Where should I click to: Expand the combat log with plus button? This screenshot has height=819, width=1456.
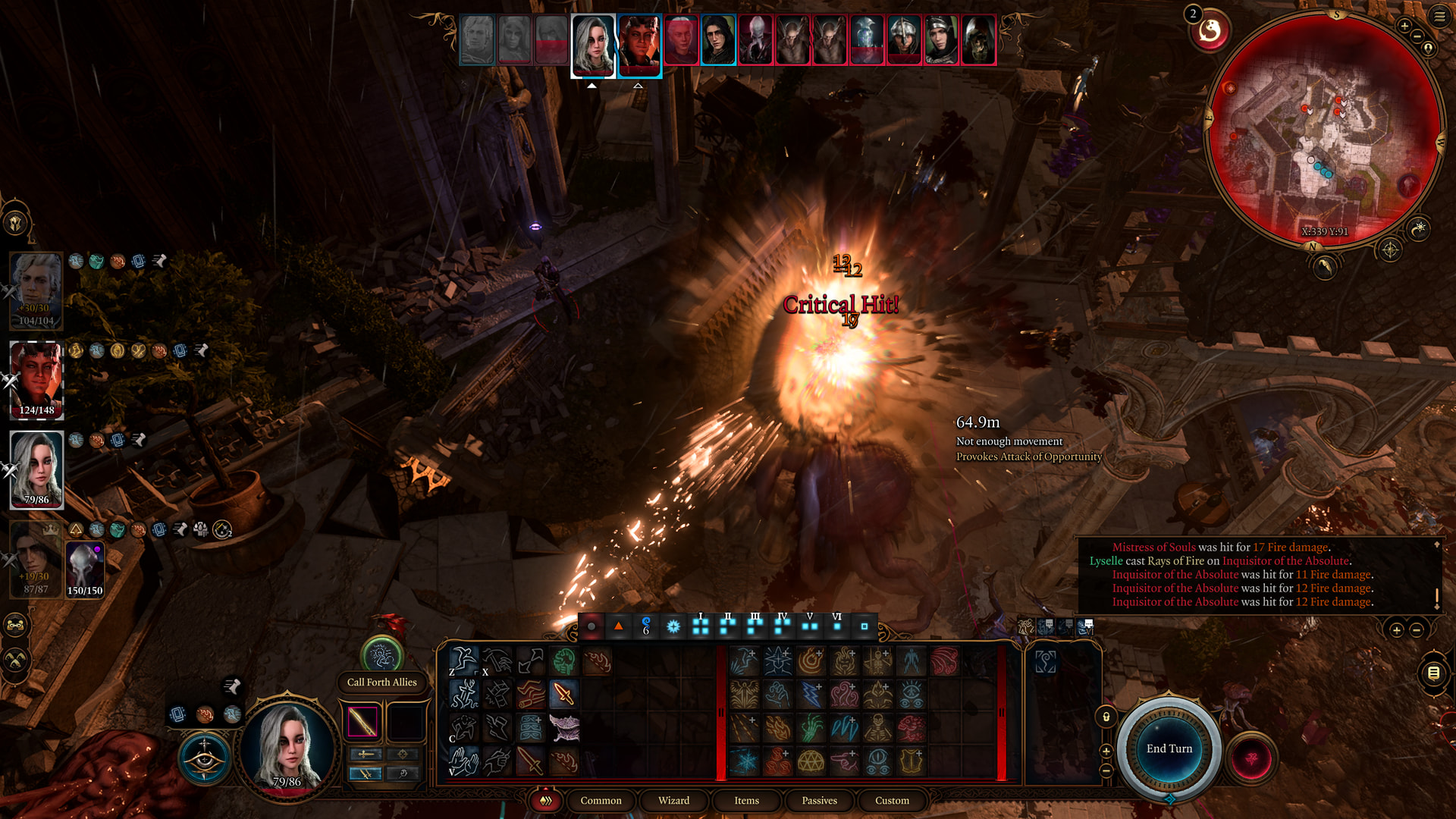tap(1396, 630)
